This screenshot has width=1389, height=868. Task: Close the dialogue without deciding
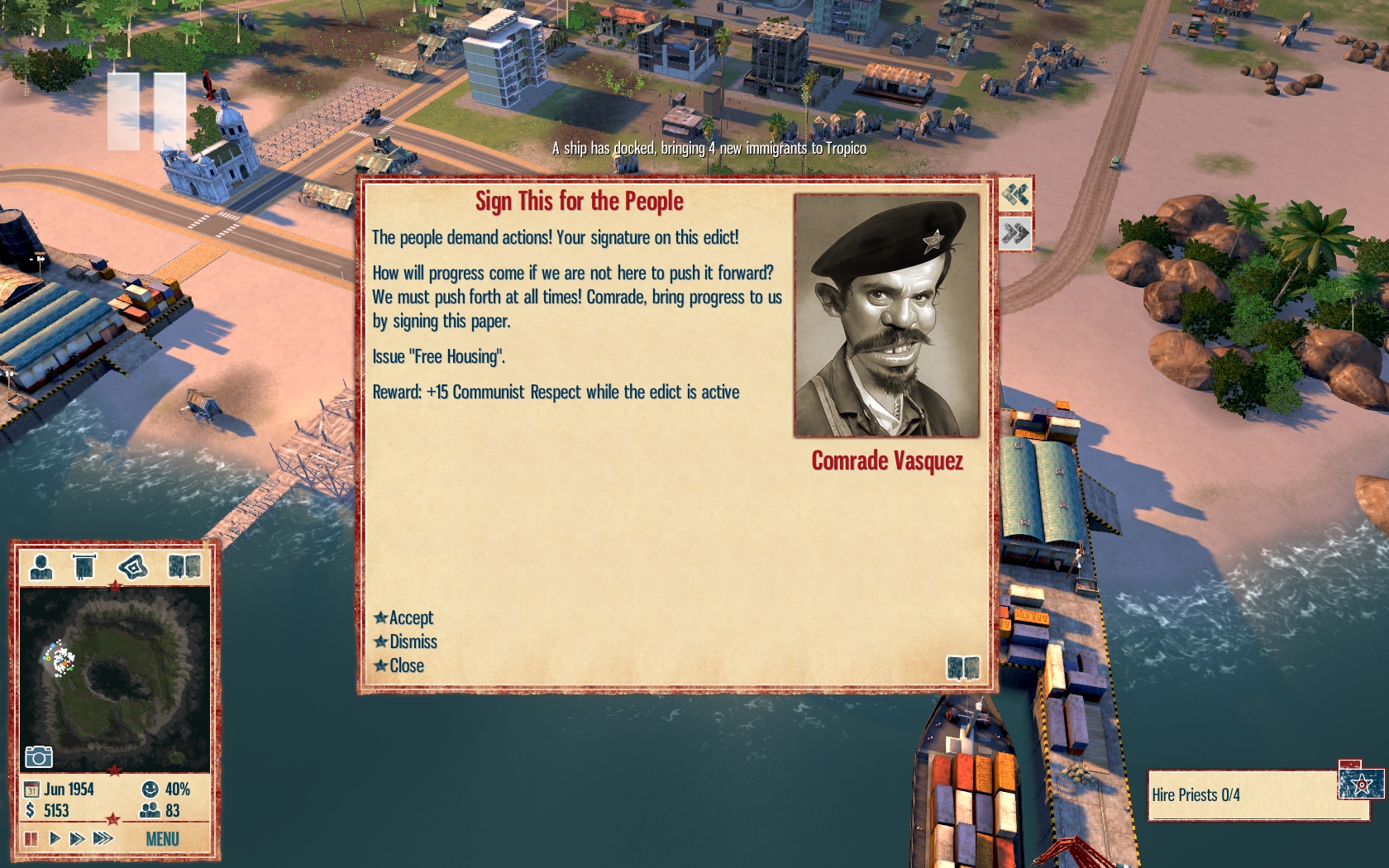coord(406,665)
